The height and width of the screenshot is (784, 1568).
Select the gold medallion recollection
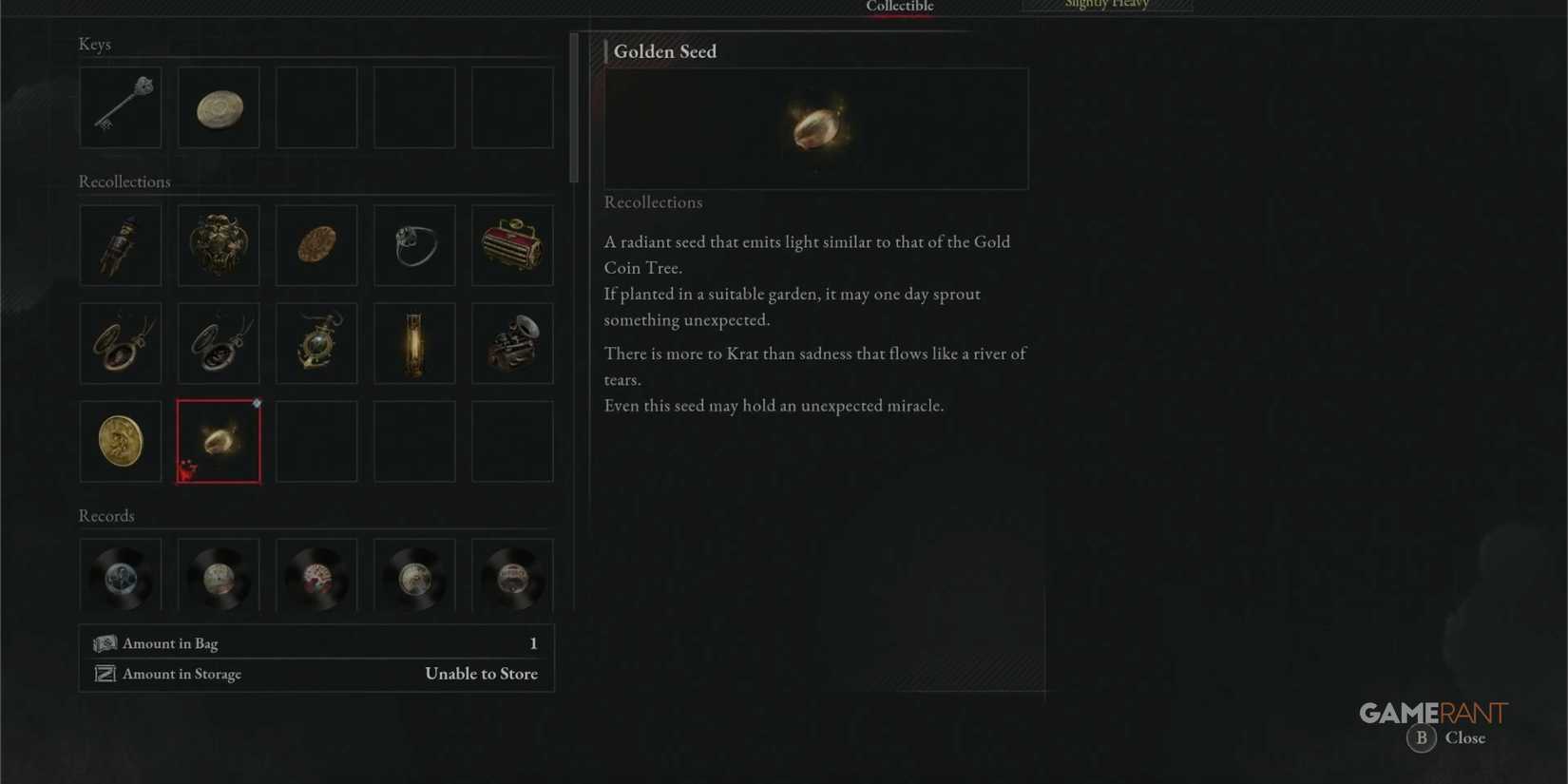pos(120,441)
